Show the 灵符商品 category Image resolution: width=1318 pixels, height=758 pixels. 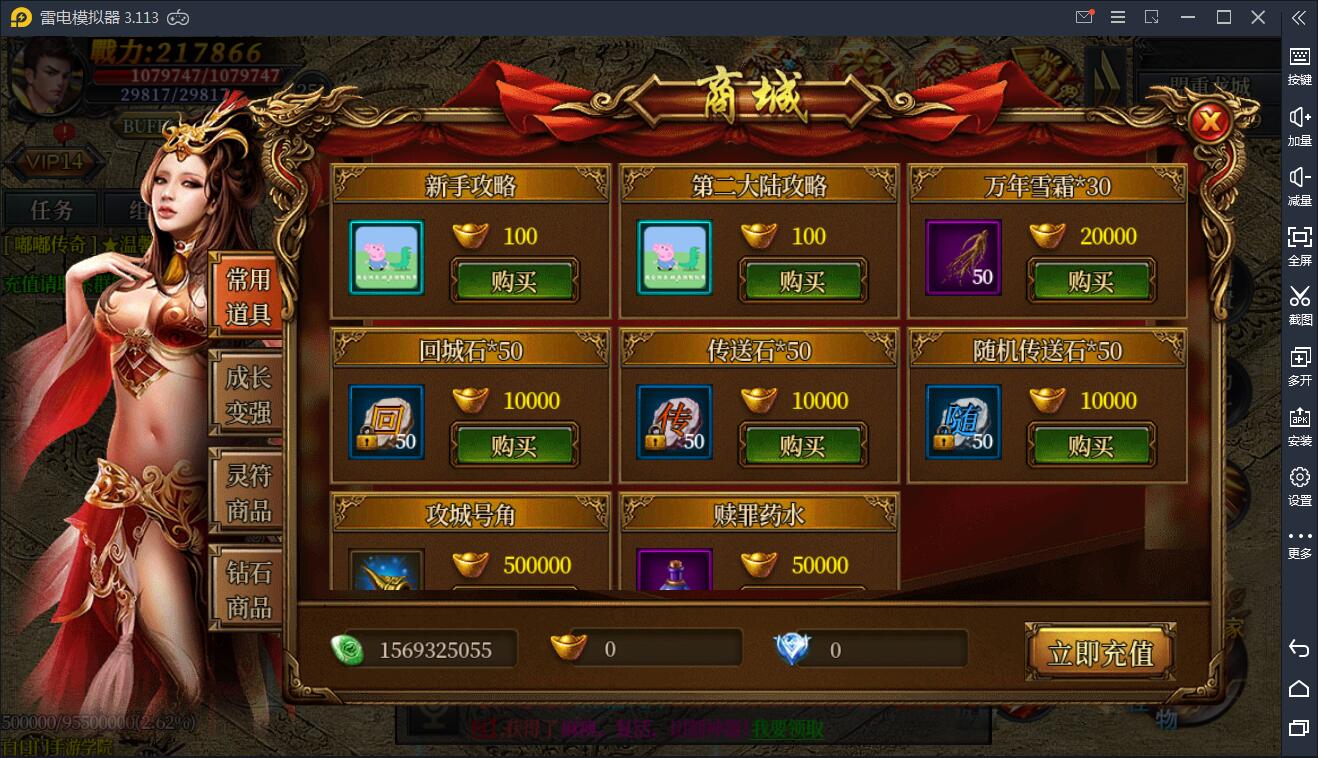point(247,492)
